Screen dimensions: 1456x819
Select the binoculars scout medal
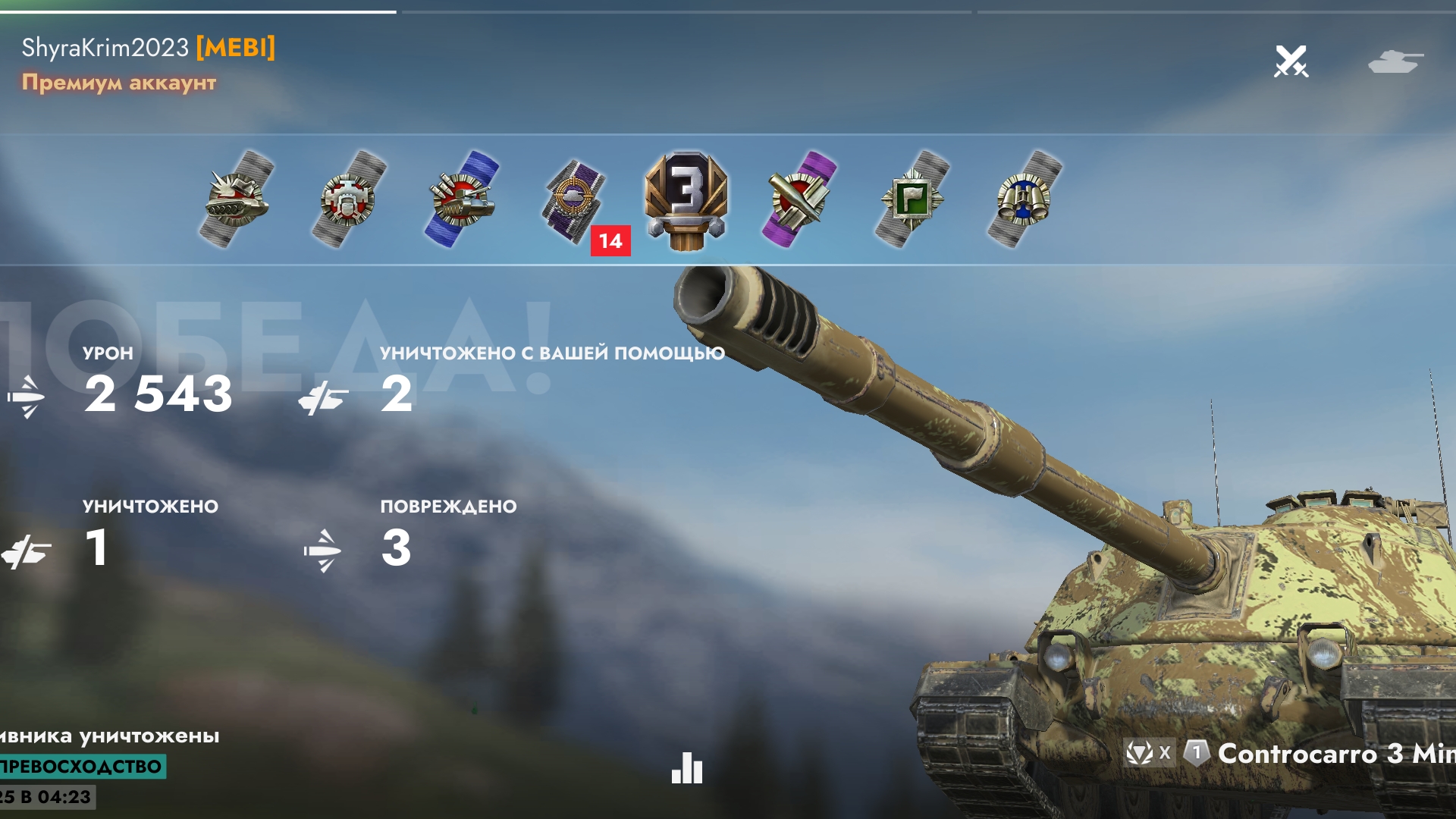pos(1024,199)
